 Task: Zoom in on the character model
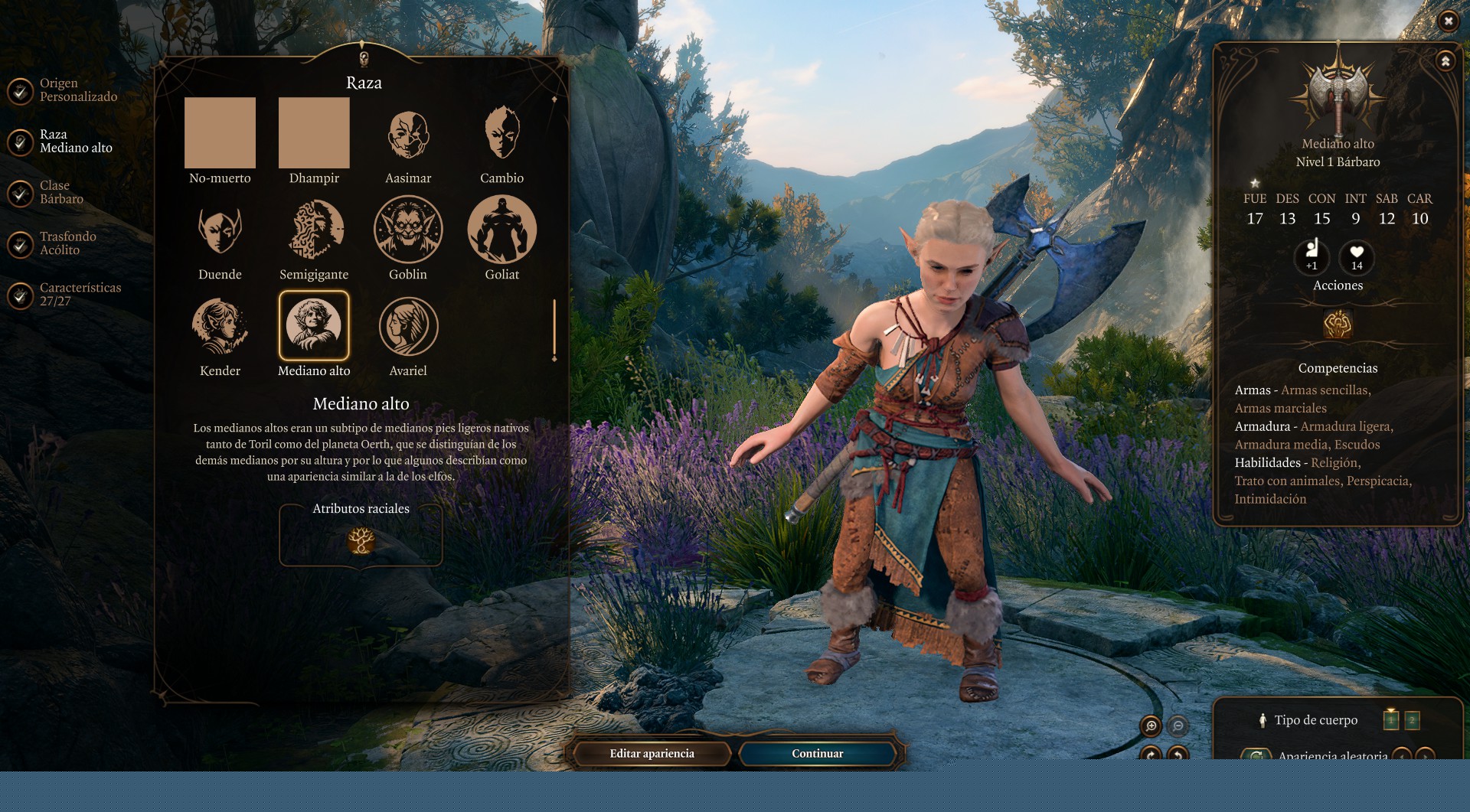tap(1151, 726)
